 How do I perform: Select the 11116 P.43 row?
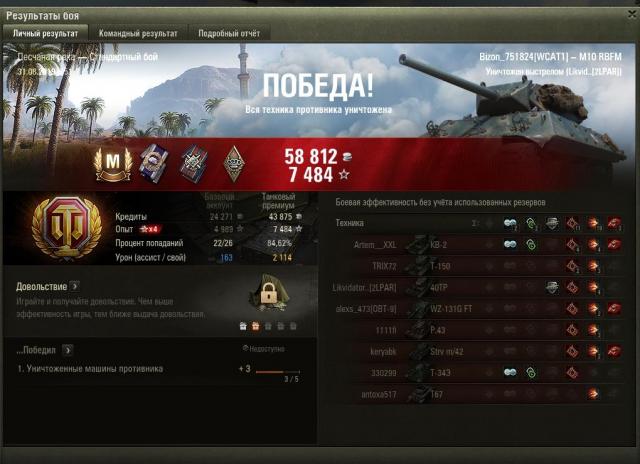(478, 331)
